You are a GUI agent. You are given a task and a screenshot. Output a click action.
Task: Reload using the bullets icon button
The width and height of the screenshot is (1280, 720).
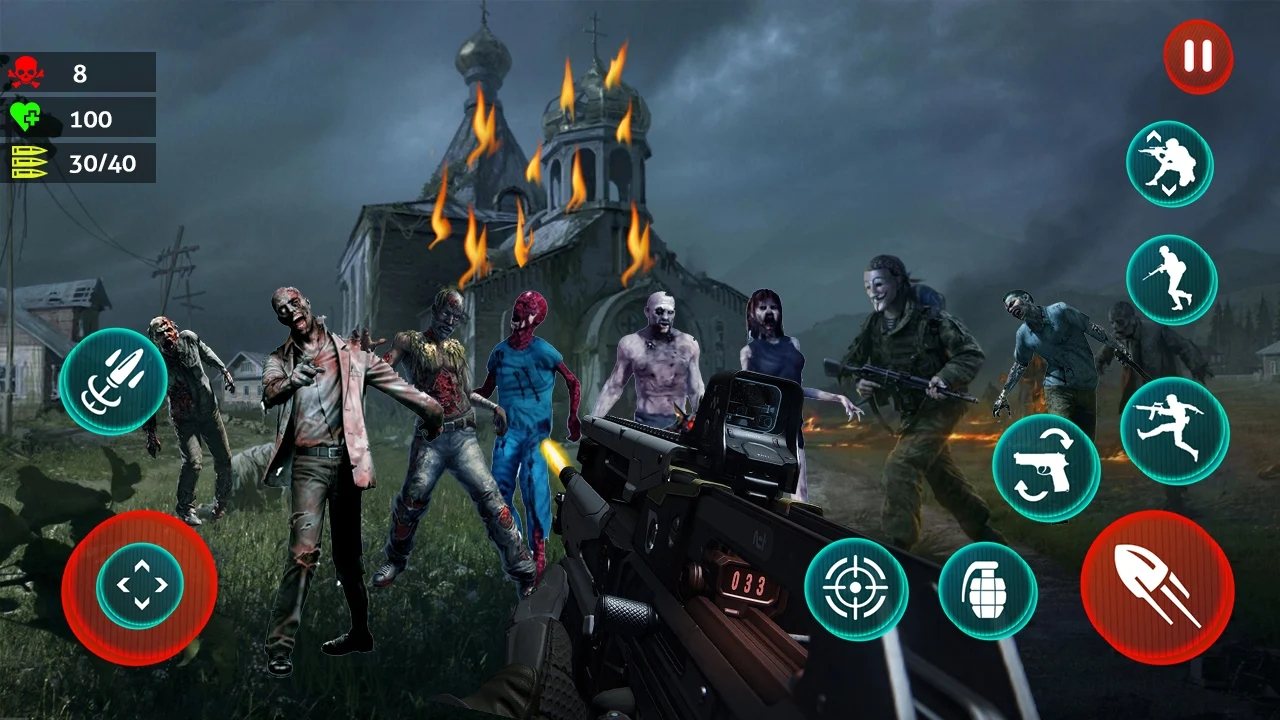point(113,381)
